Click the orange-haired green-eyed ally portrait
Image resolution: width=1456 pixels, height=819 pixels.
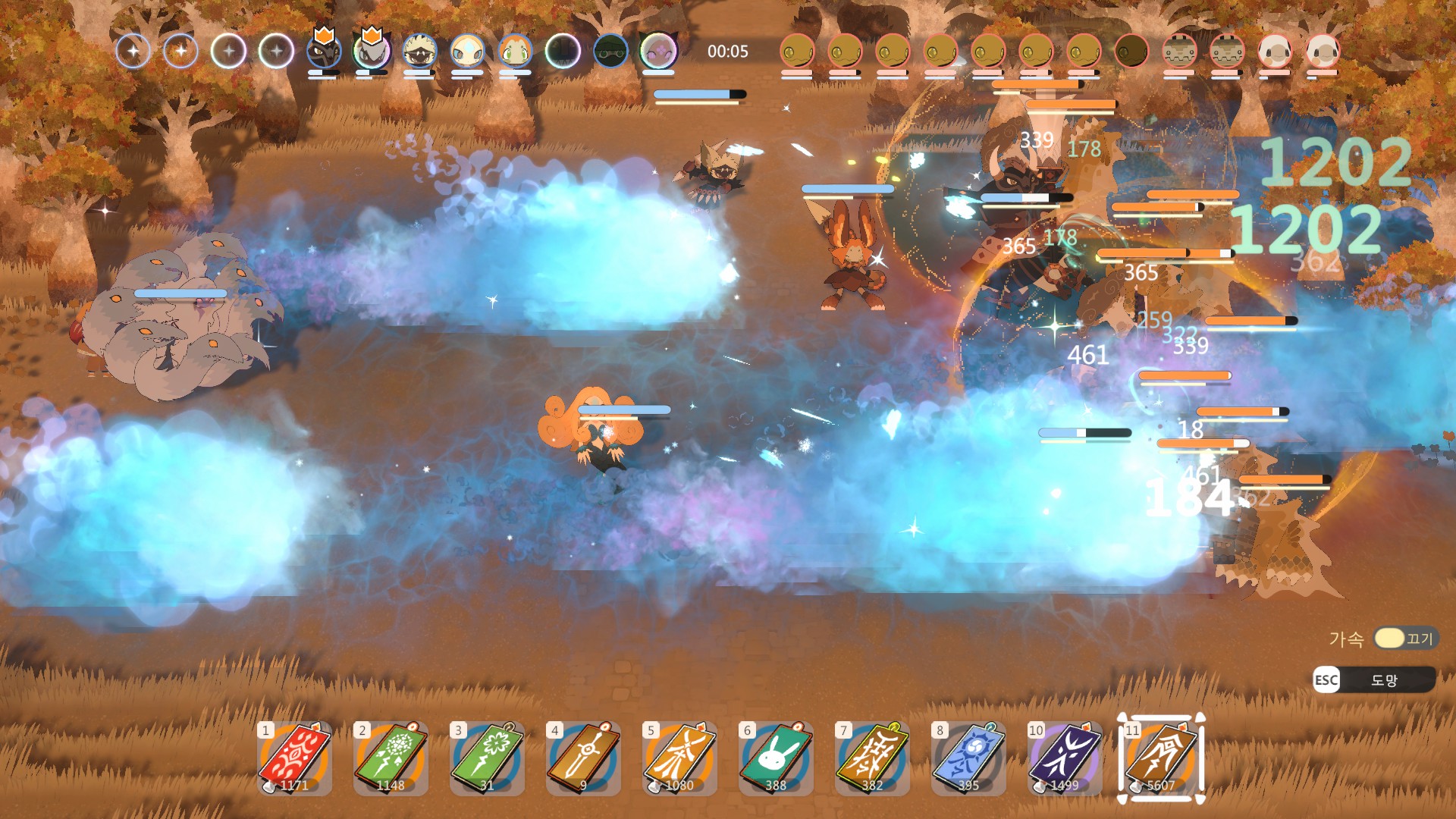(x=515, y=52)
